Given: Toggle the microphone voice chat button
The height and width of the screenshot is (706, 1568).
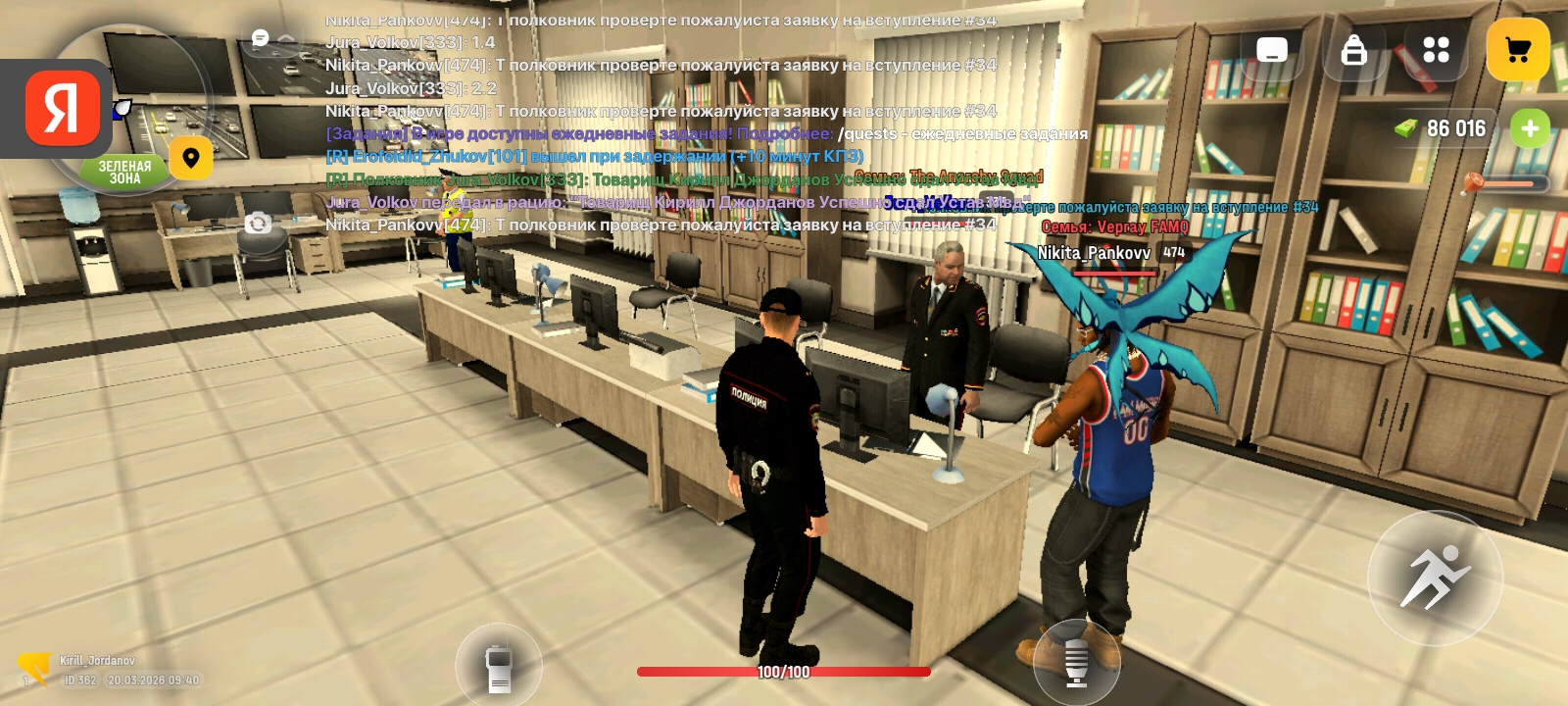Looking at the screenshot, I should 1076,663.
